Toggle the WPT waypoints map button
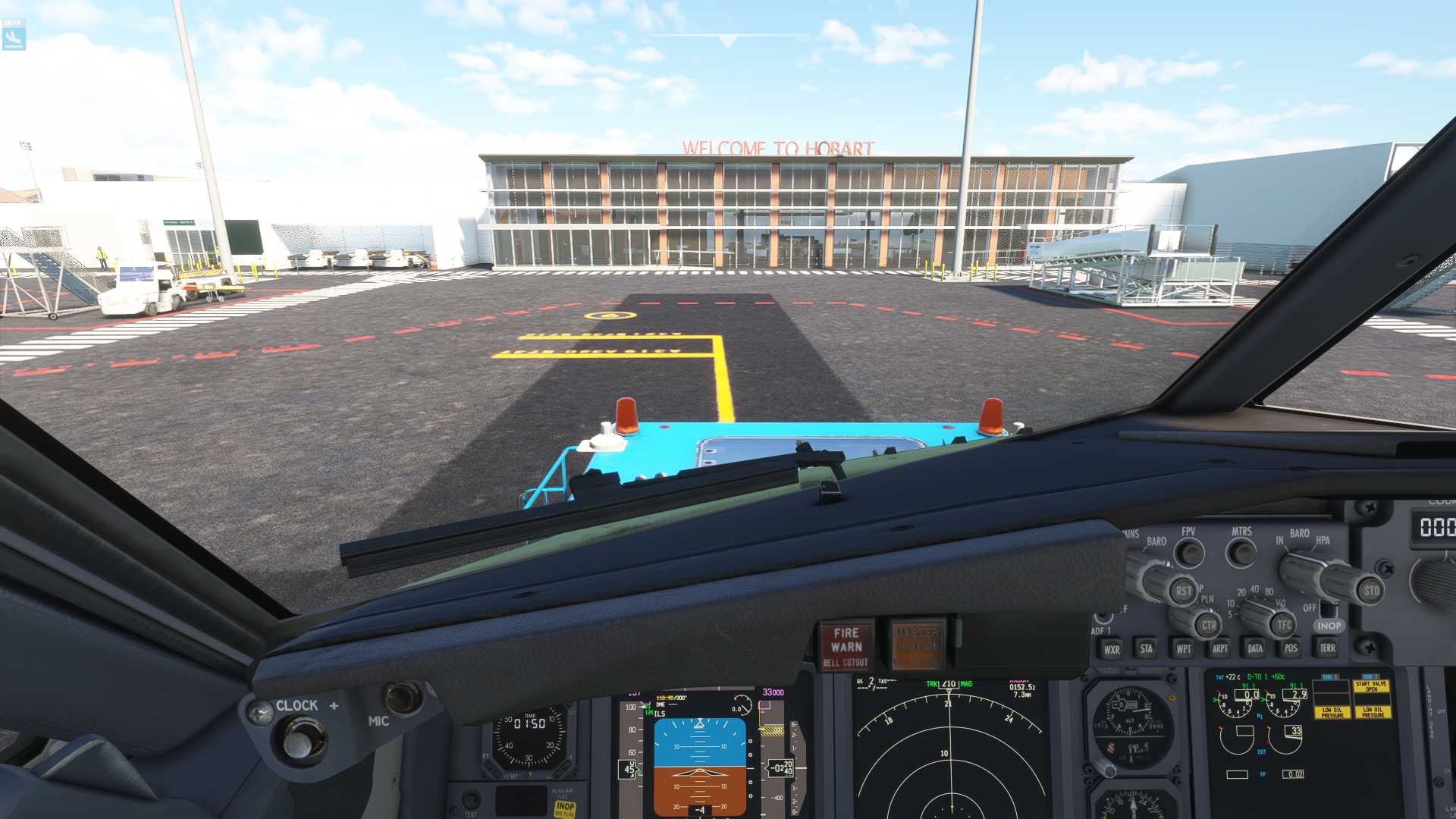Viewport: 1456px width, 819px height. 1183,648
